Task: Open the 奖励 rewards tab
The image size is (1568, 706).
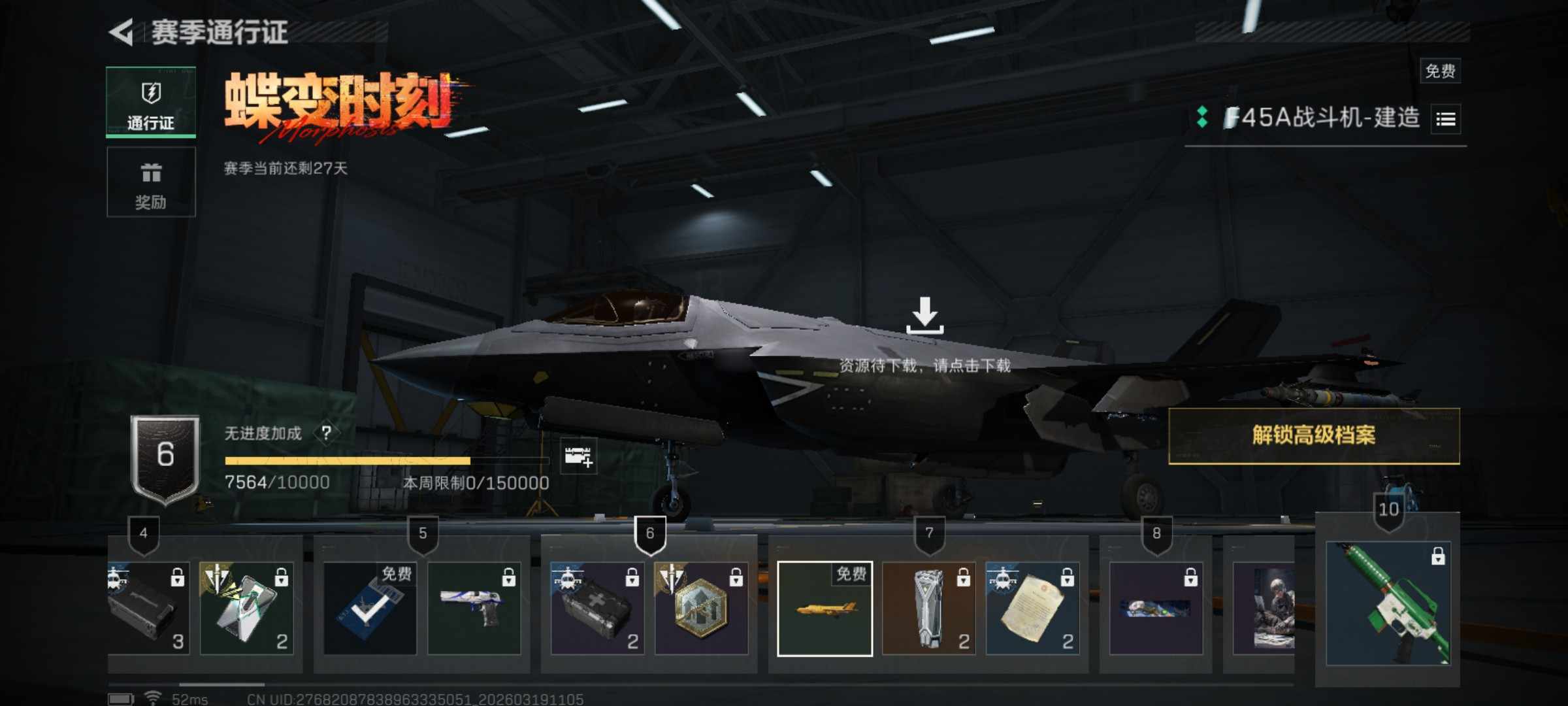Action: click(151, 182)
